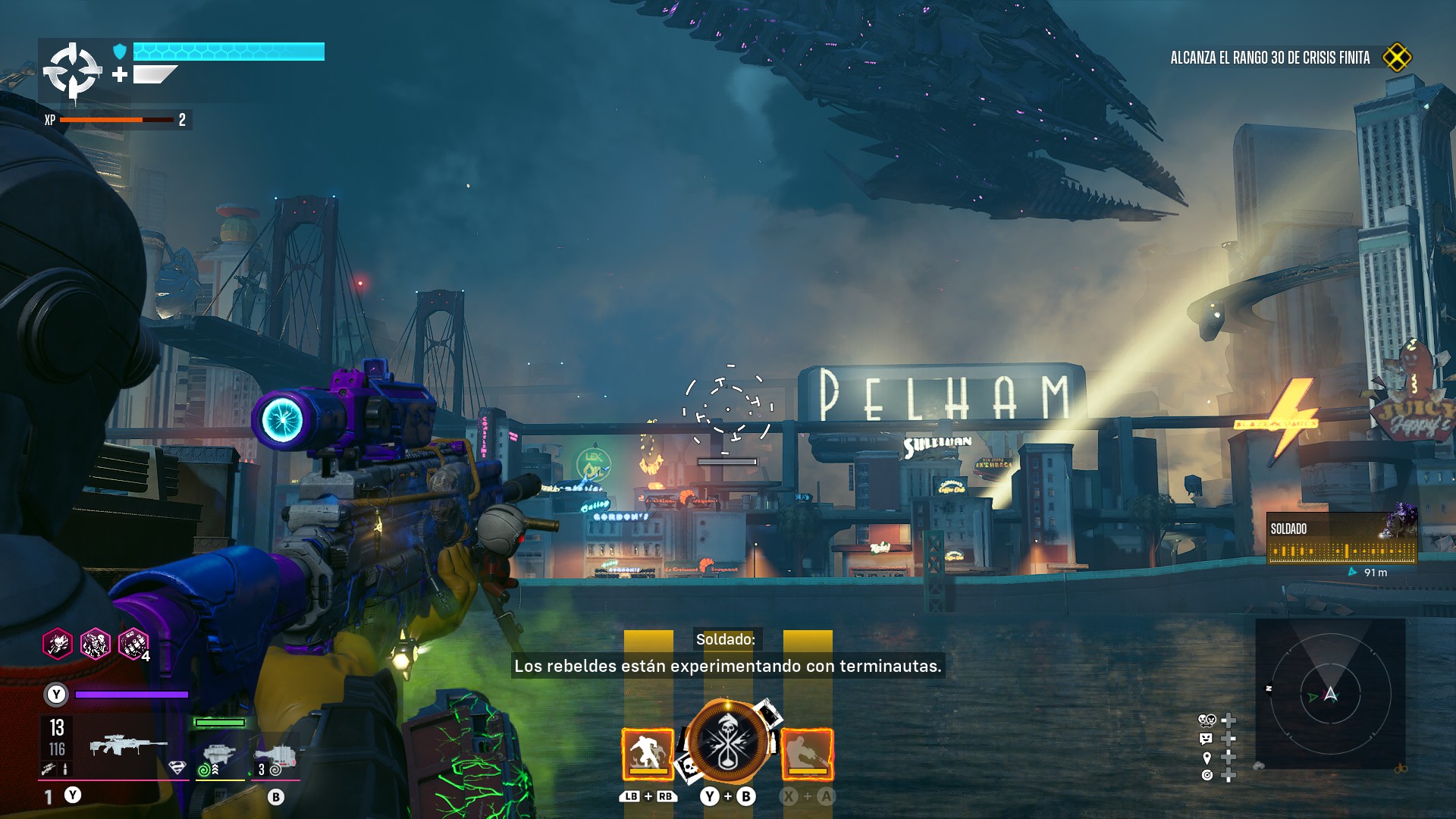The width and height of the screenshot is (1456, 819).
Task: Click the skeleton figures buff icon
Action: (x=96, y=645)
